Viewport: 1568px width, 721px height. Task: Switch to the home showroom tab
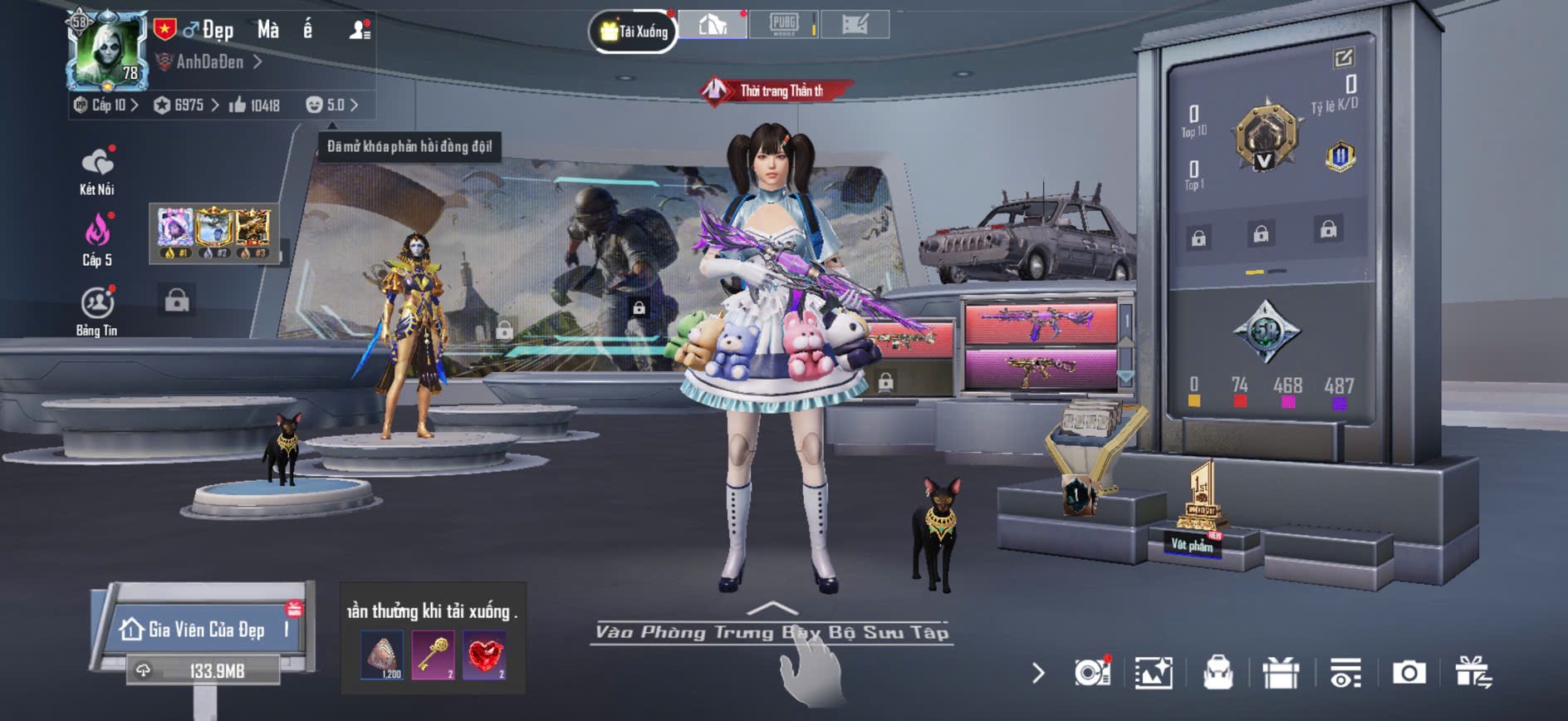pyautogui.click(x=713, y=25)
